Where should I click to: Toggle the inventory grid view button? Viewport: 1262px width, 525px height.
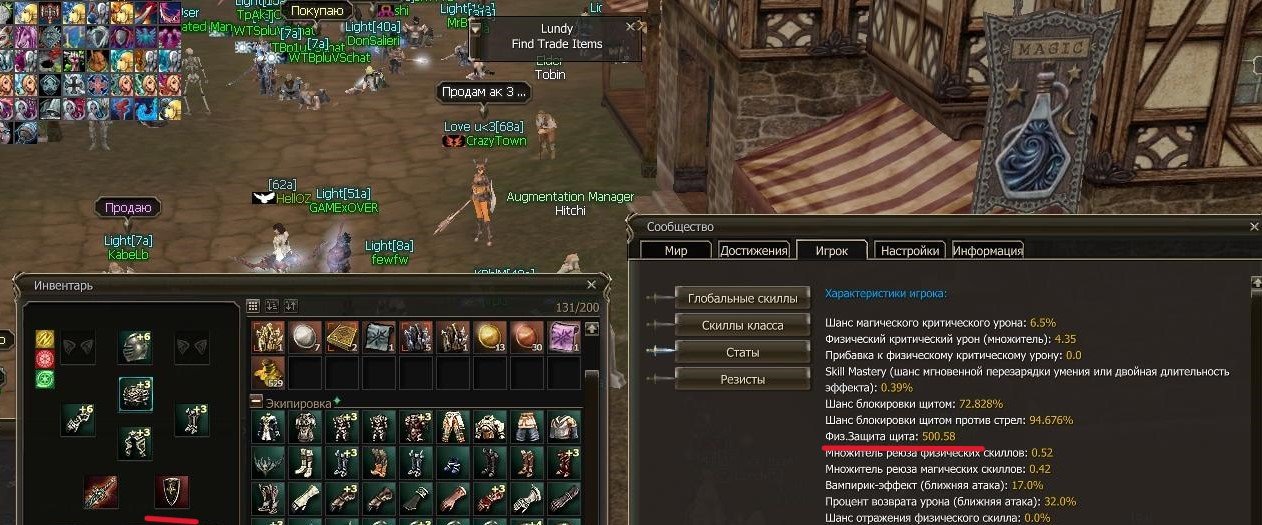(x=254, y=305)
